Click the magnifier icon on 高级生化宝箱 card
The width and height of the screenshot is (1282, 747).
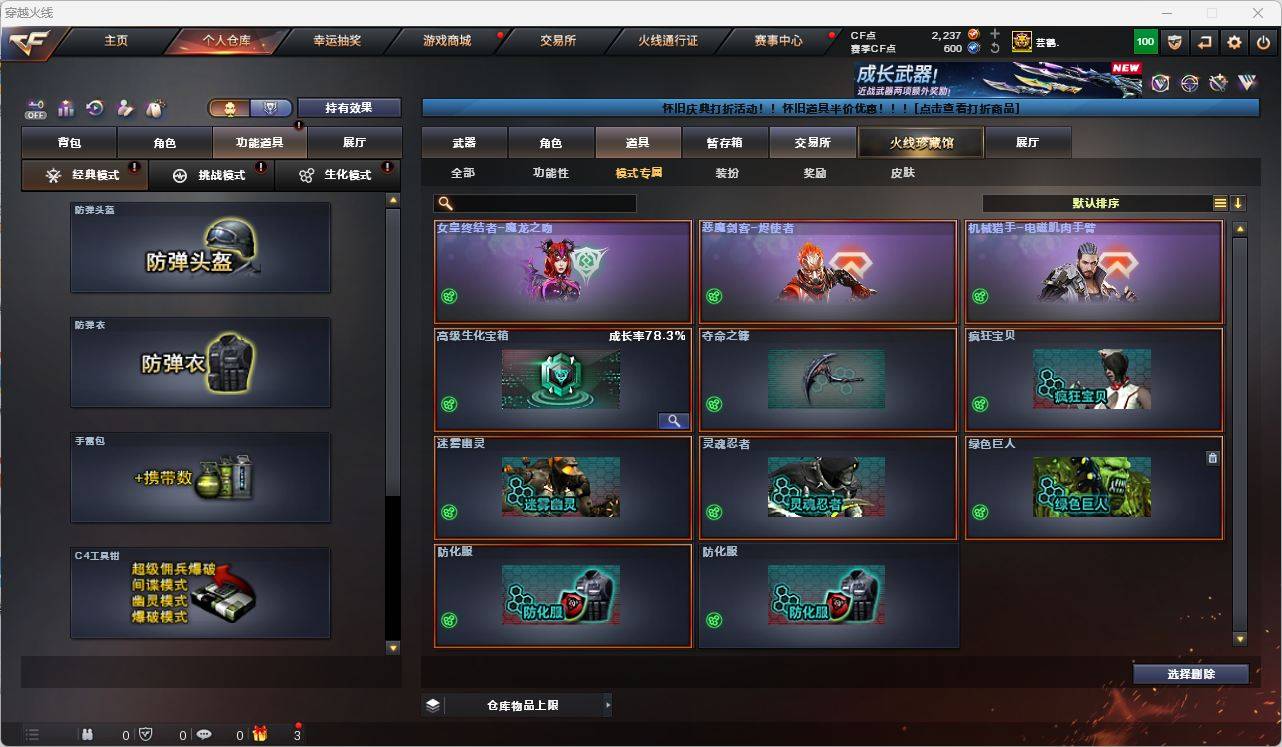point(674,420)
